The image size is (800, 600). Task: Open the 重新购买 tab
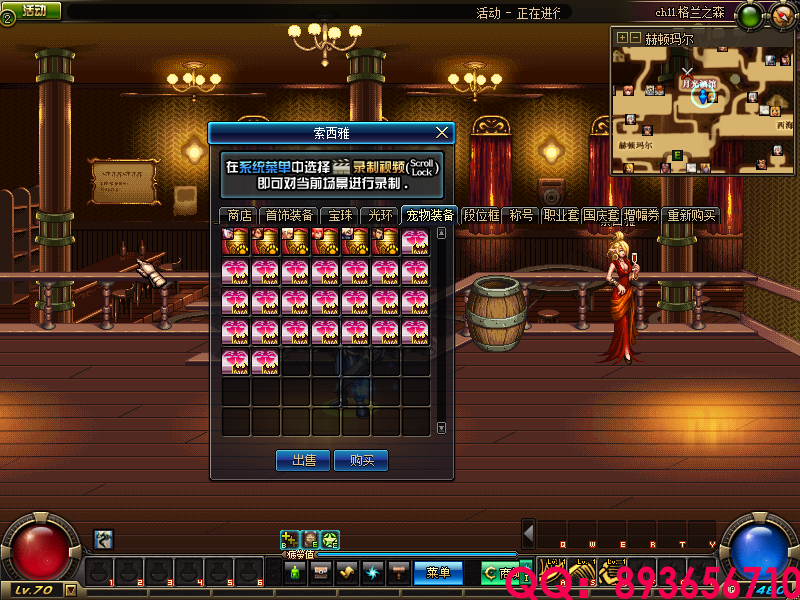692,215
